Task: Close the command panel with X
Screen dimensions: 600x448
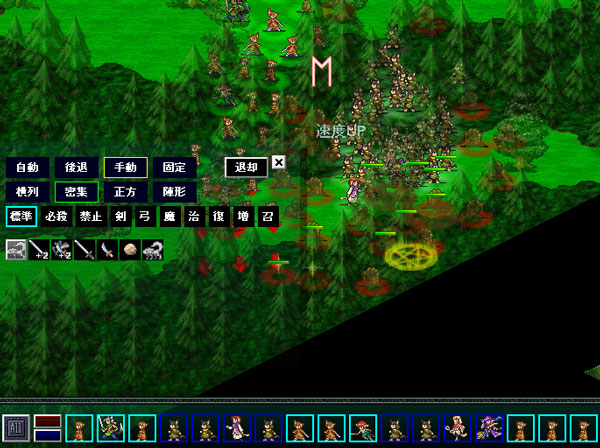Action: tap(279, 162)
